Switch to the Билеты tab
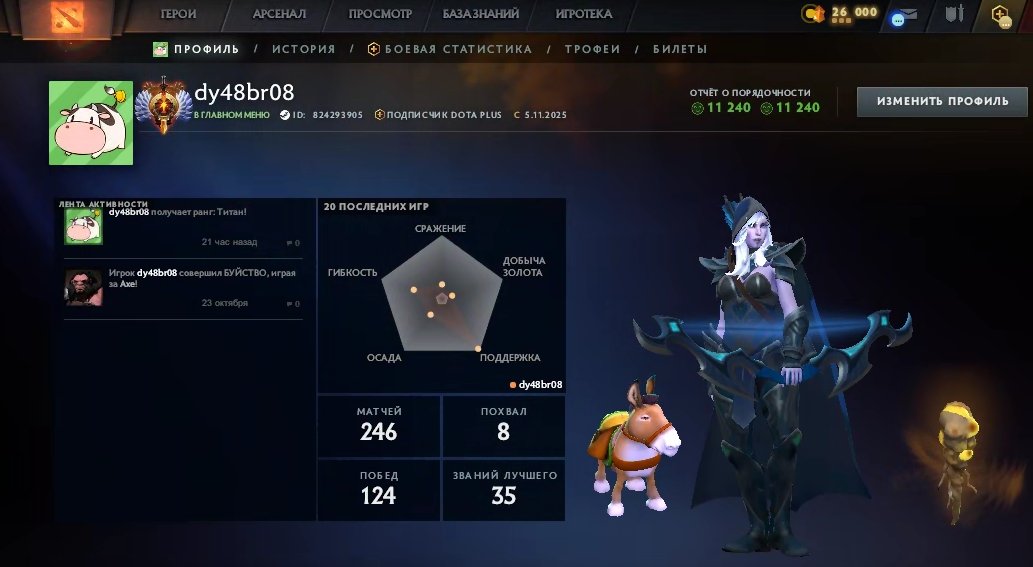This screenshot has width=1033, height=567. click(x=680, y=49)
